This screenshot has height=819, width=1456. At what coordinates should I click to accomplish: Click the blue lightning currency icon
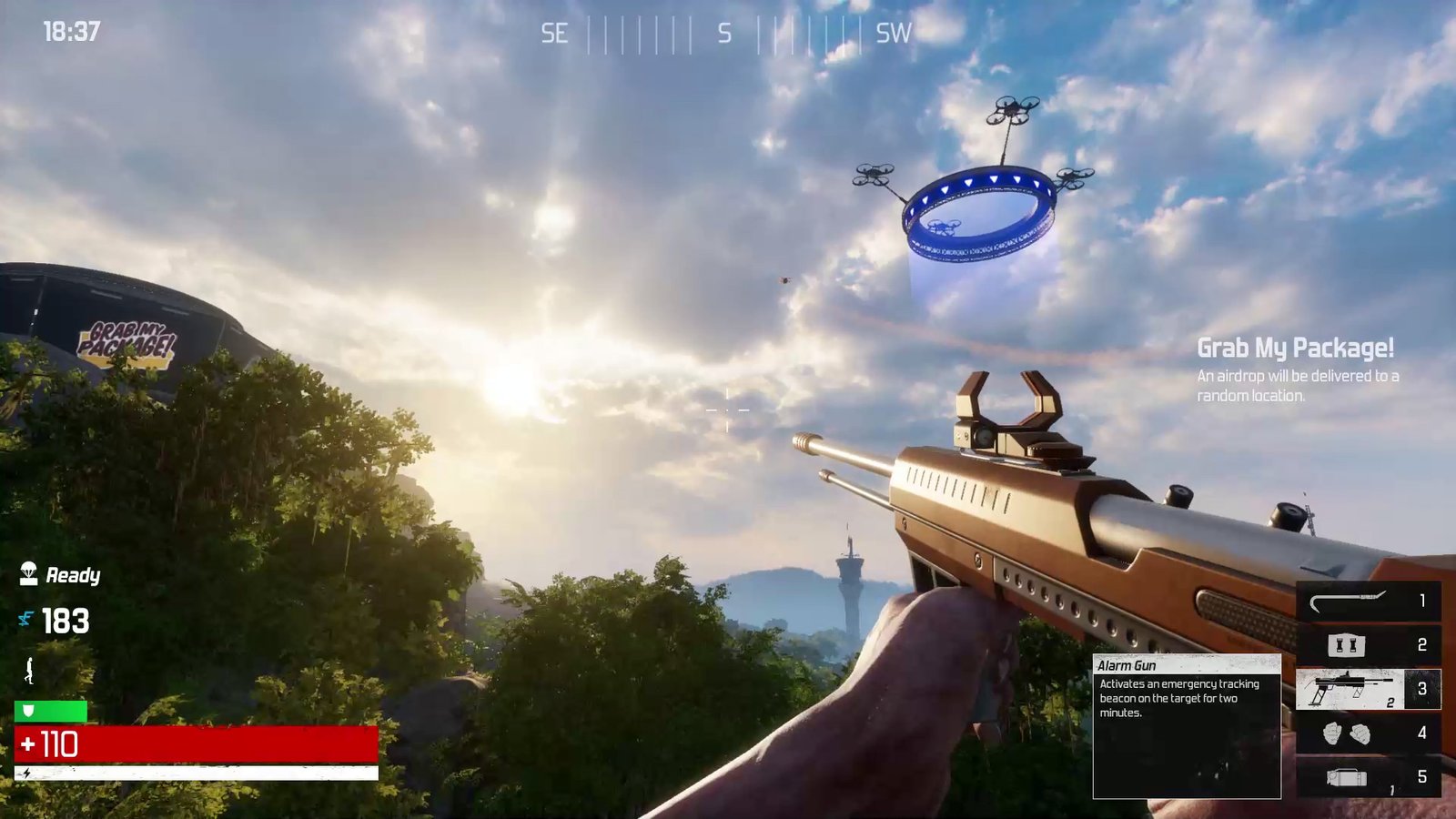coord(25,620)
